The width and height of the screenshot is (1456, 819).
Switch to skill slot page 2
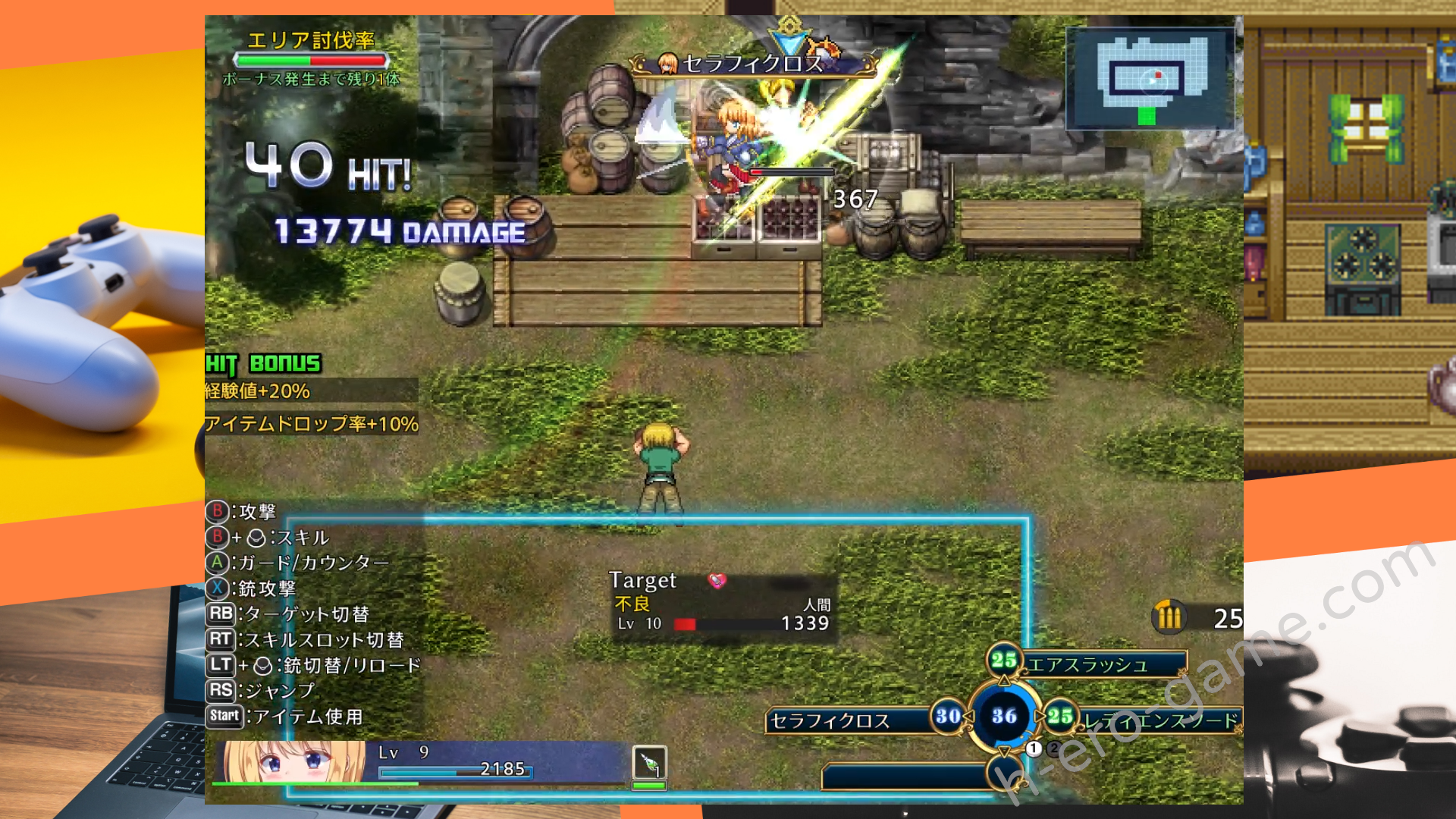coord(1053,748)
